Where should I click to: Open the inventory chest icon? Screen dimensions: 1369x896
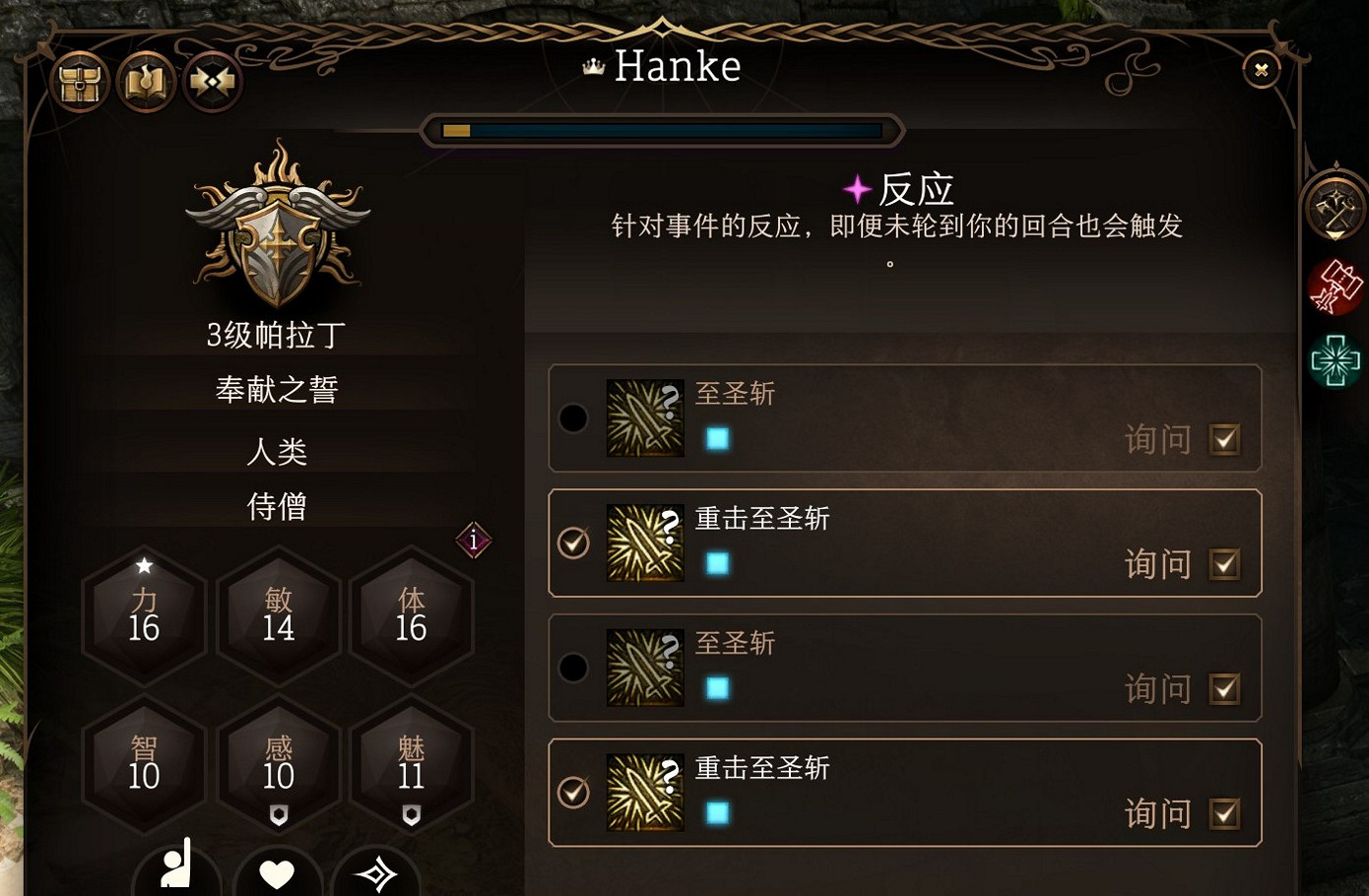tap(80, 82)
